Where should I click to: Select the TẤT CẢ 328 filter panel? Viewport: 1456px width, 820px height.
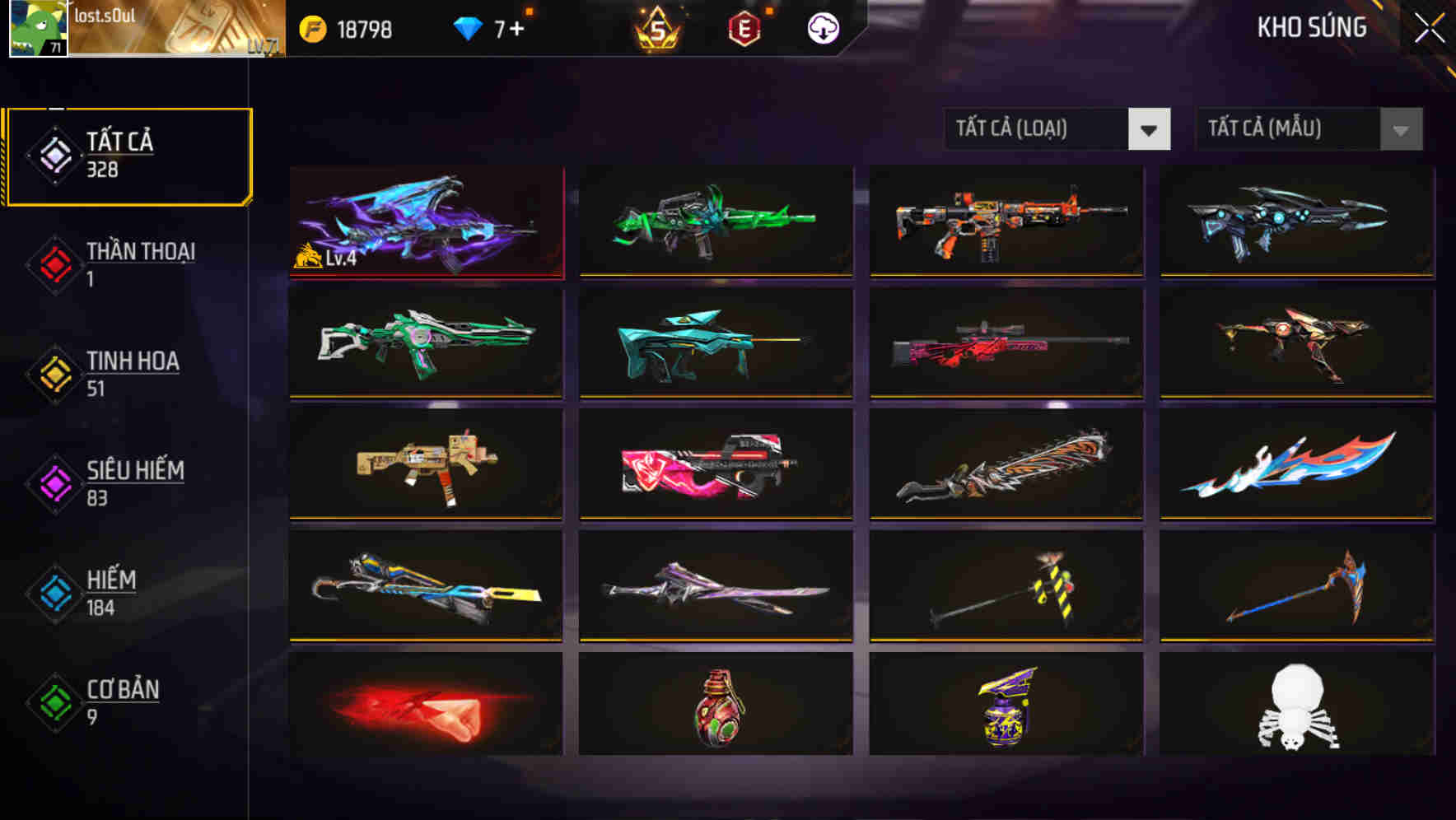[x=128, y=154]
